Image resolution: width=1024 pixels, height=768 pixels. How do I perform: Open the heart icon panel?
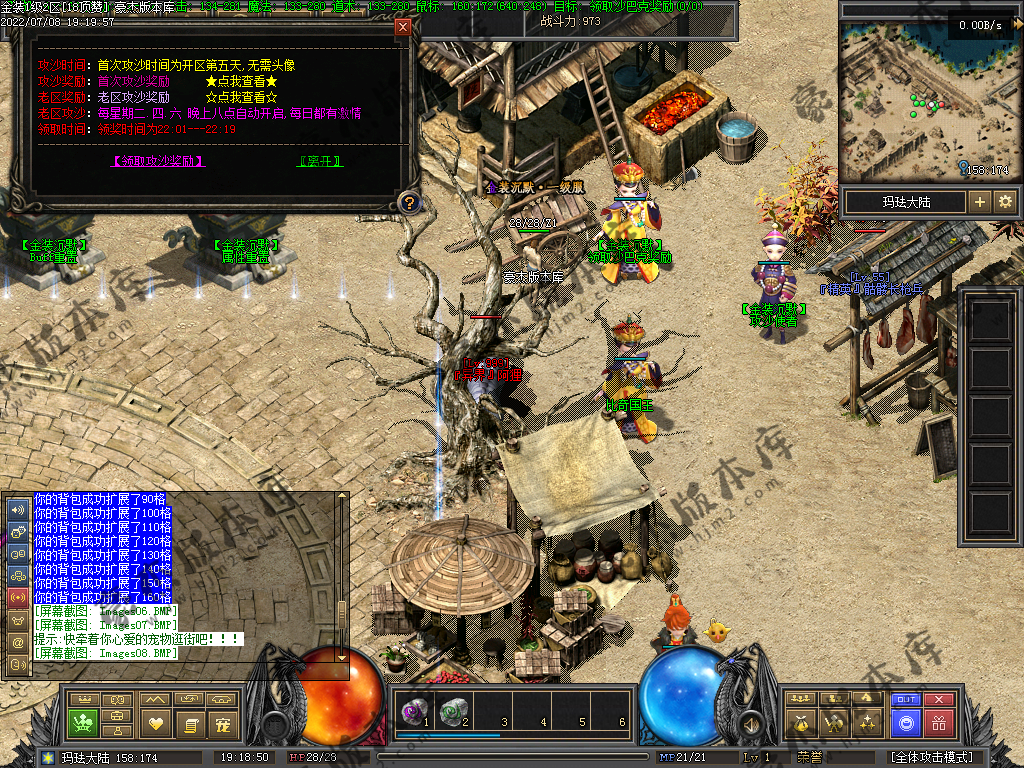(155, 722)
